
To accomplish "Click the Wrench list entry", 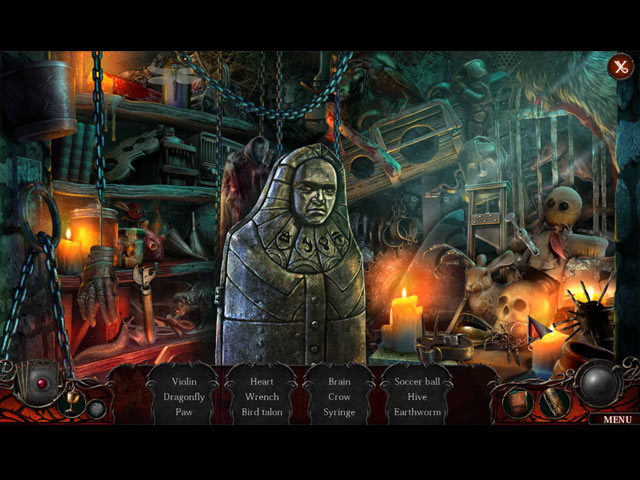I will 262,396.
